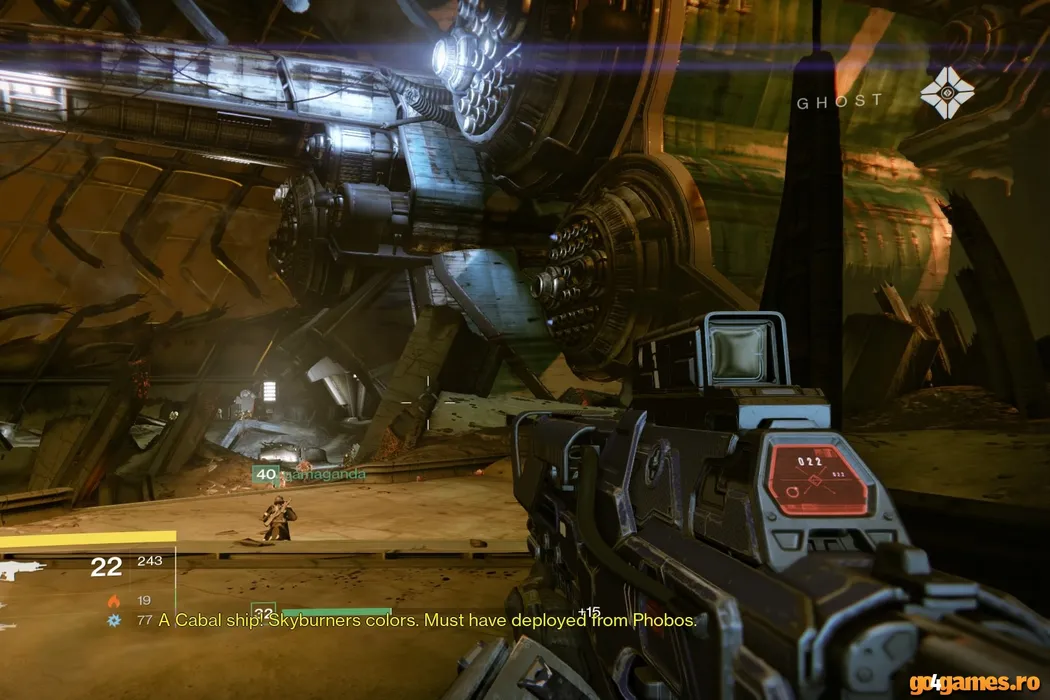Click the Ghost diamond icon
The height and width of the screenshot is (700, 1050).
pyautogui.click(x=946, y=93)
